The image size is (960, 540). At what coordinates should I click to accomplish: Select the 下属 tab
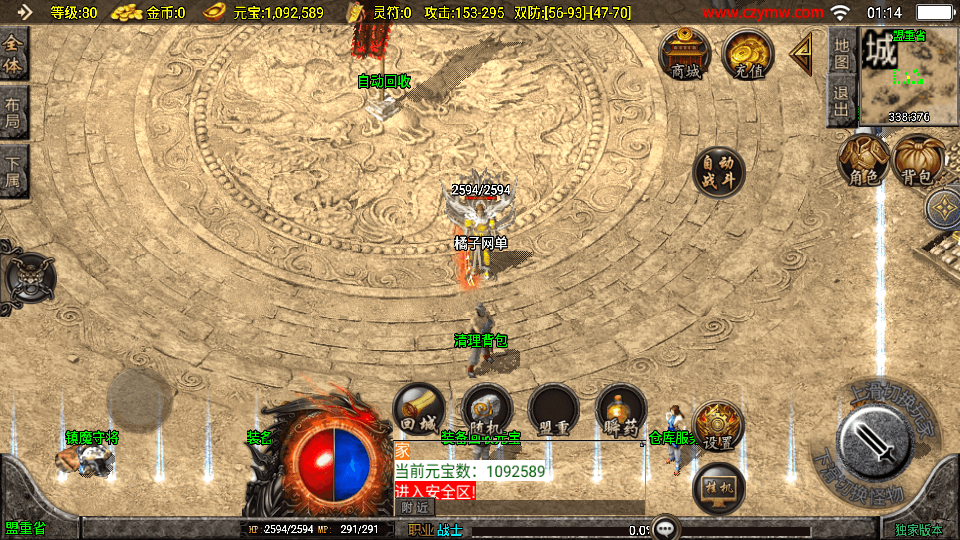click(13, 170)
